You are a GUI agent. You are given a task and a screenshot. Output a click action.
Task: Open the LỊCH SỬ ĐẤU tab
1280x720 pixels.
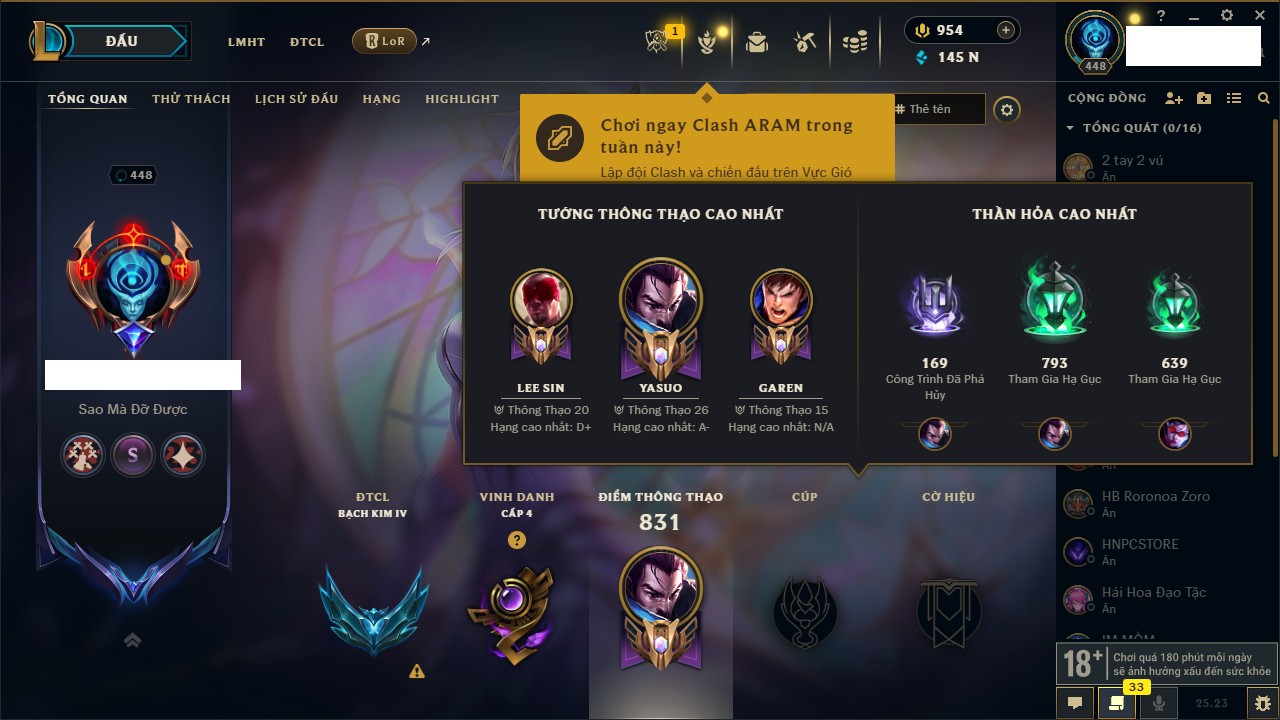296,99
